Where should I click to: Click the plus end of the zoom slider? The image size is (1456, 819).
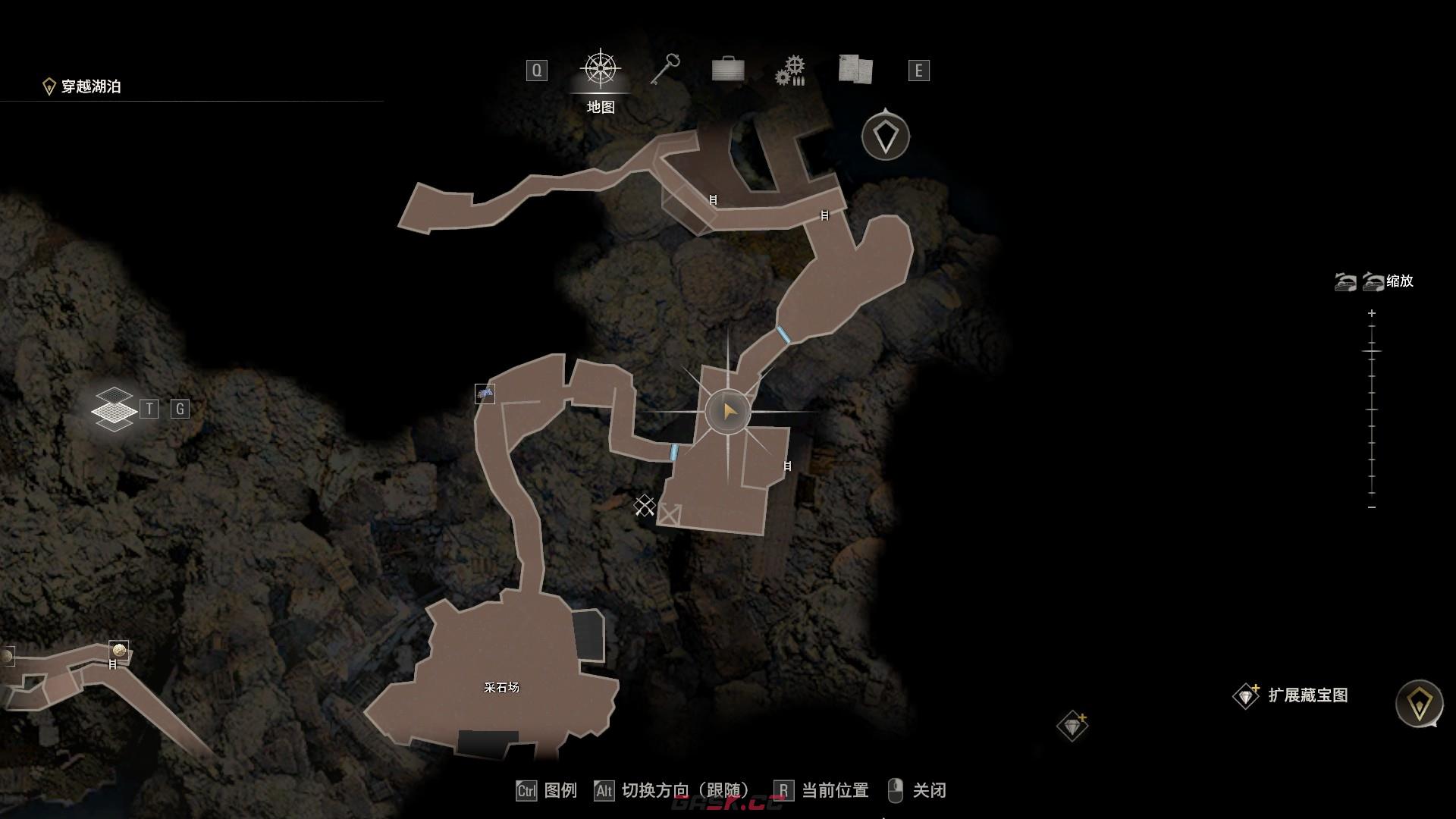[x=1372, y=313]
